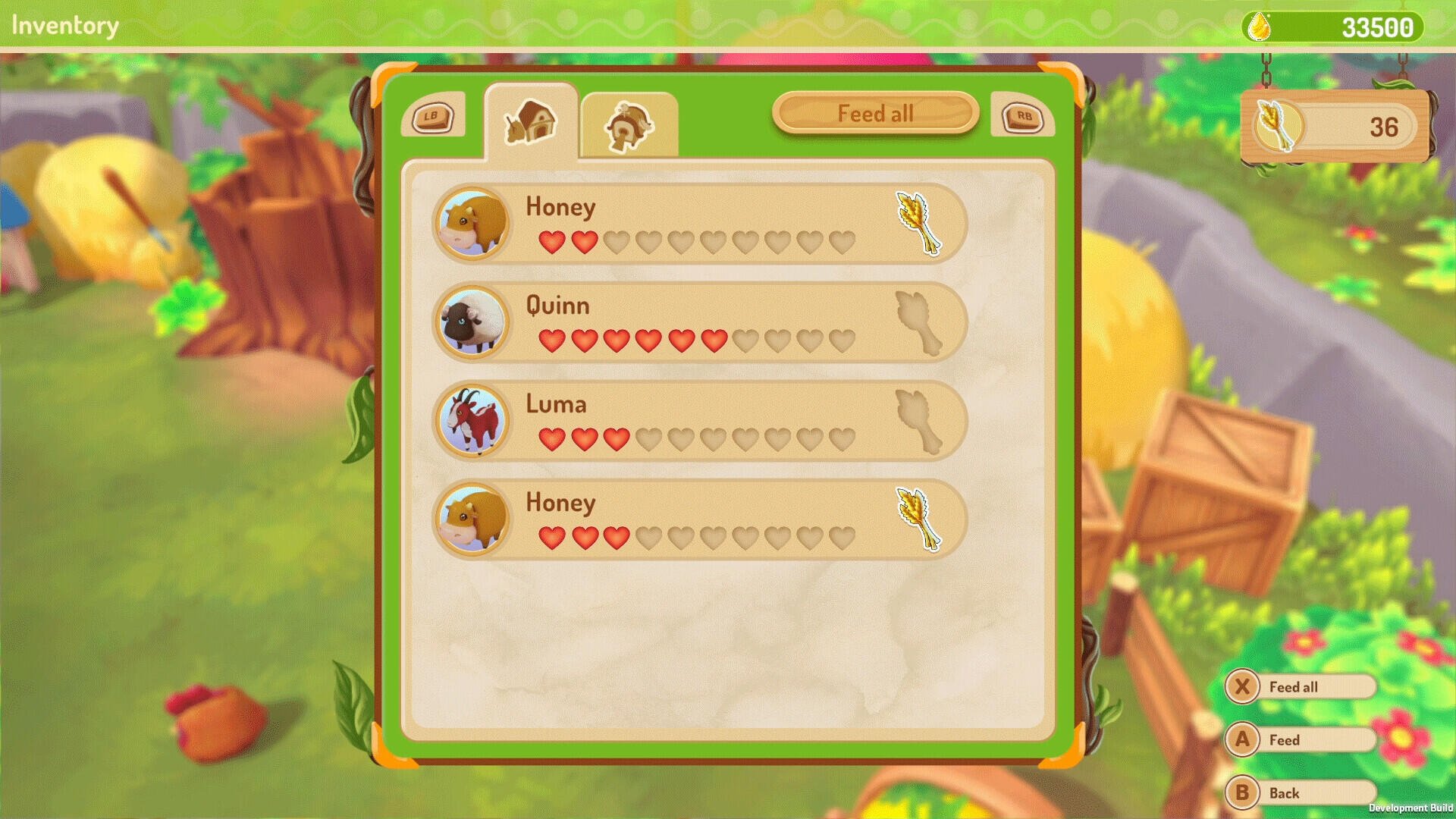Viewport: 1456px width, 819px height.
Task: Open the stable tab with horseshoe icon
Action: click(x=628, y=125)
